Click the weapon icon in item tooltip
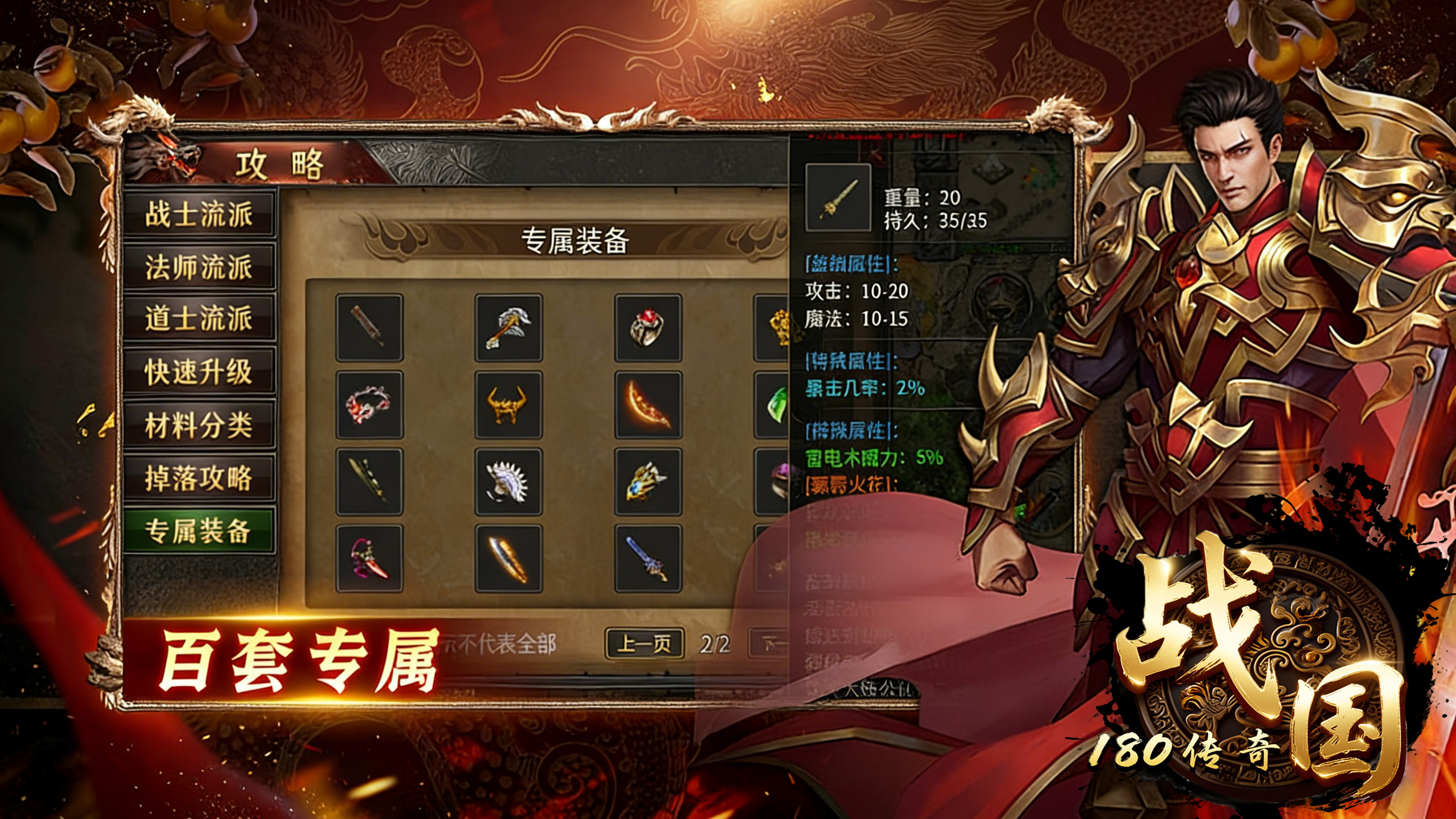The height and width of the screenshot is (819, 1456). pos(838,197)
